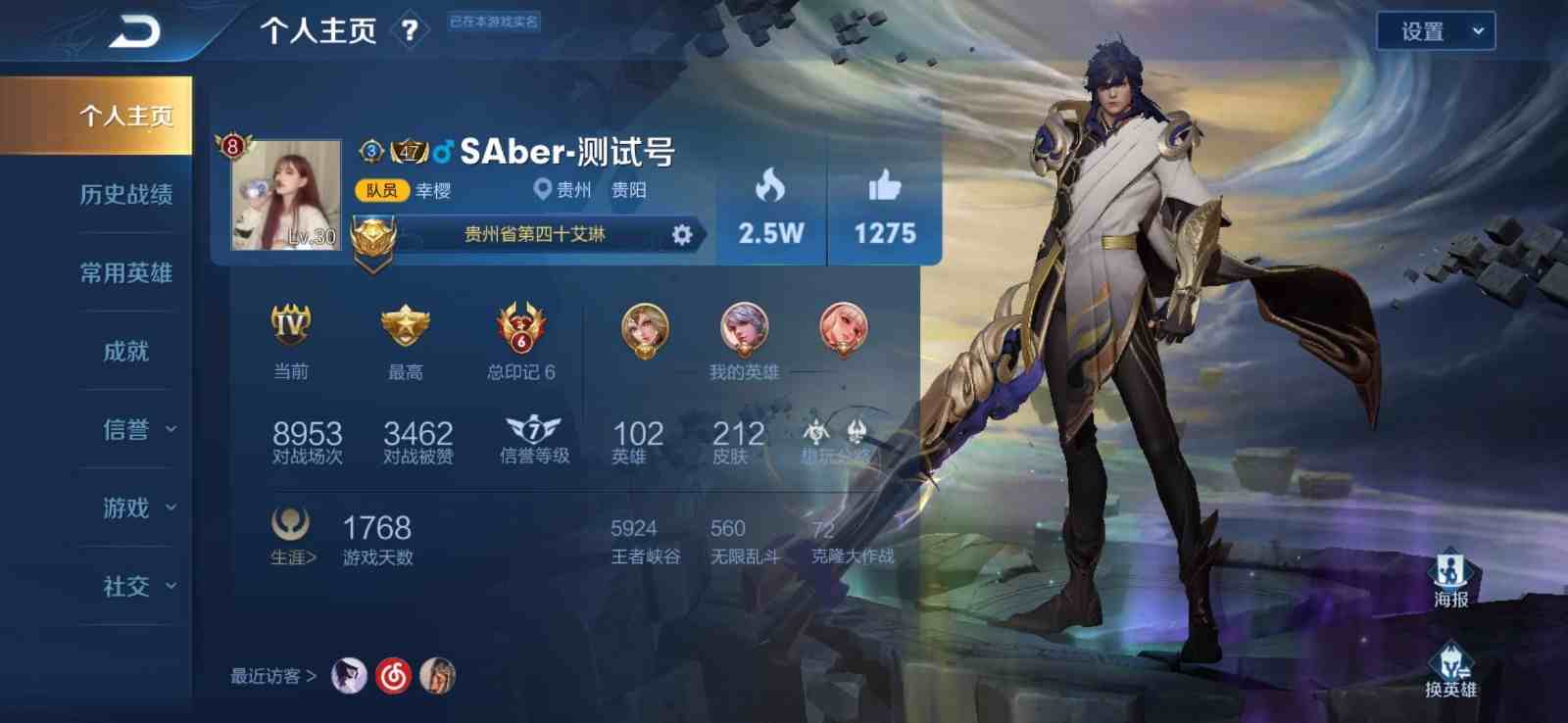The width and height of the screenshot is (1568, 723).
Task: Open the 设置 dropdown at top right
Action: (x=1435, y=32)
